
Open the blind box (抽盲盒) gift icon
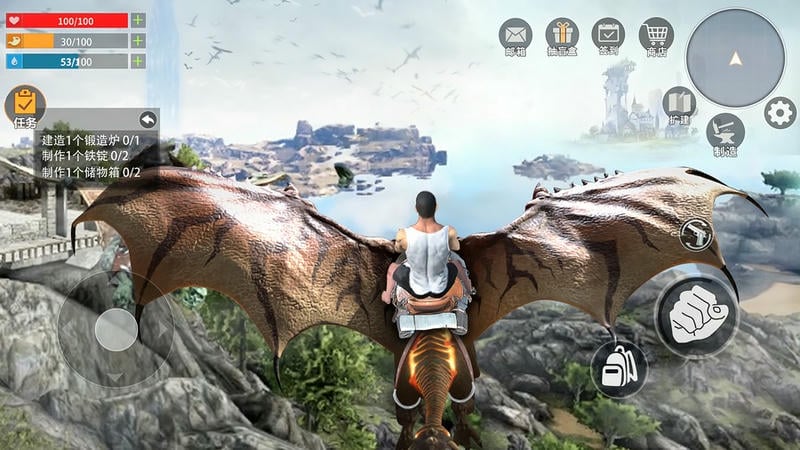562,35
